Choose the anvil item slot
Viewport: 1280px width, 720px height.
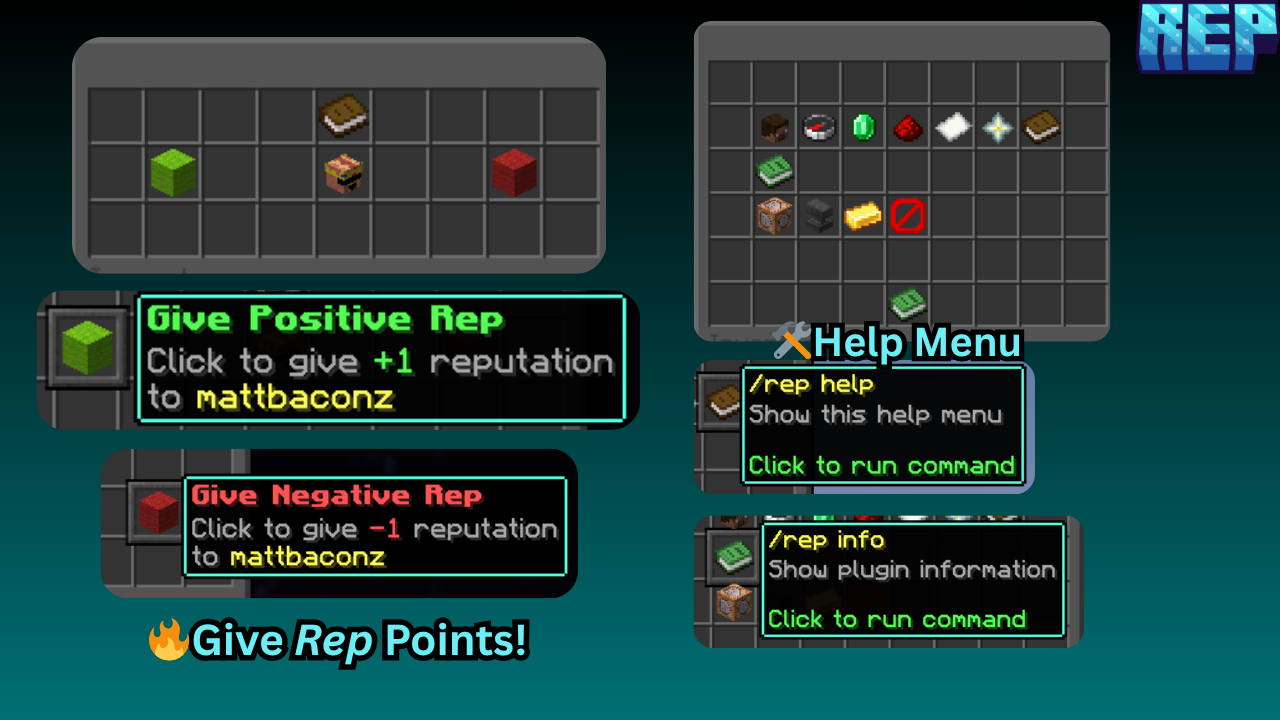pos(818,216)
